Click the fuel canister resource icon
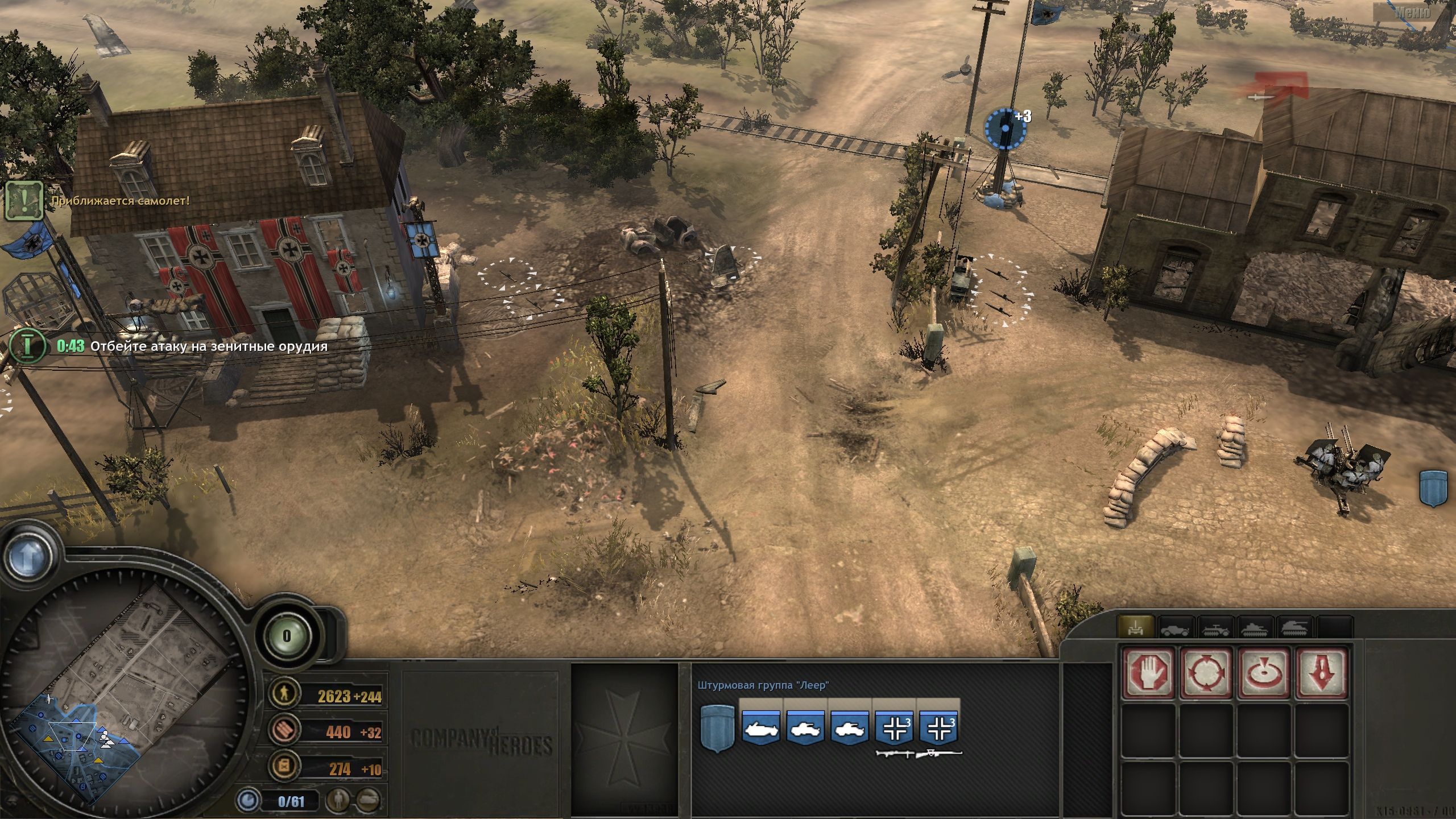1456x819 pixels. [284, 766]
